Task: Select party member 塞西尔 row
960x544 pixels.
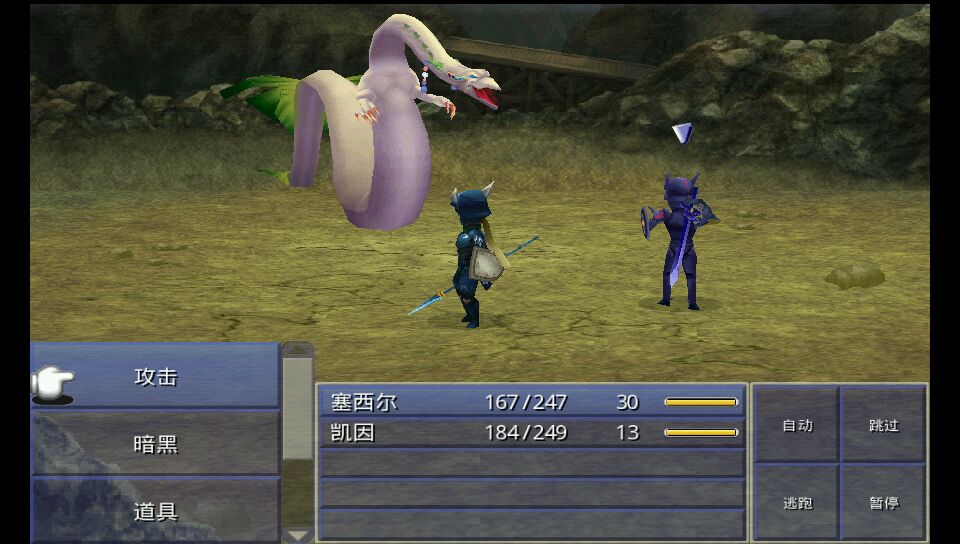Action: (531, 402)
